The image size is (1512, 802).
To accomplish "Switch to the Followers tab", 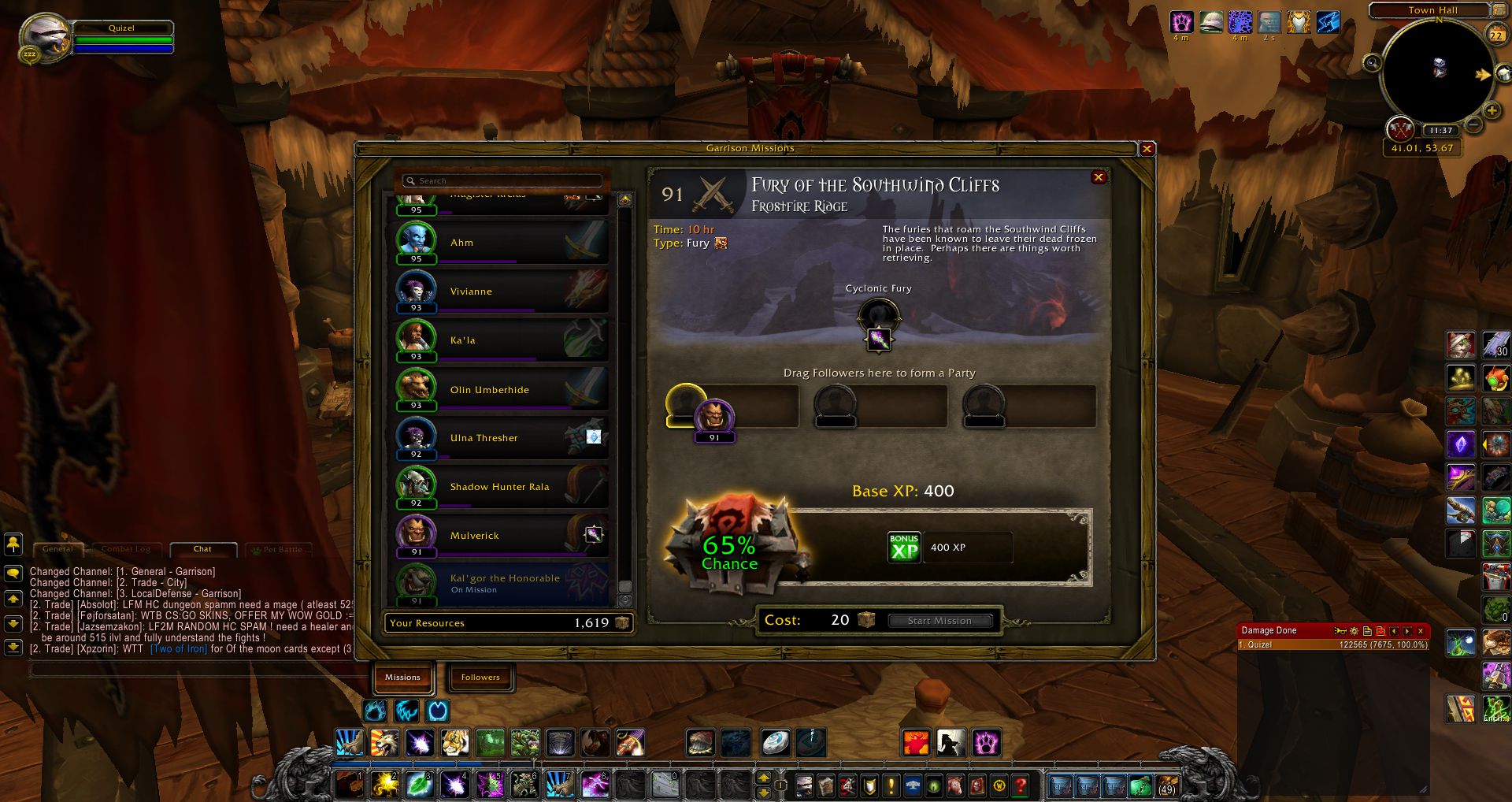I will pyautogui.click(x=480, y=677).
